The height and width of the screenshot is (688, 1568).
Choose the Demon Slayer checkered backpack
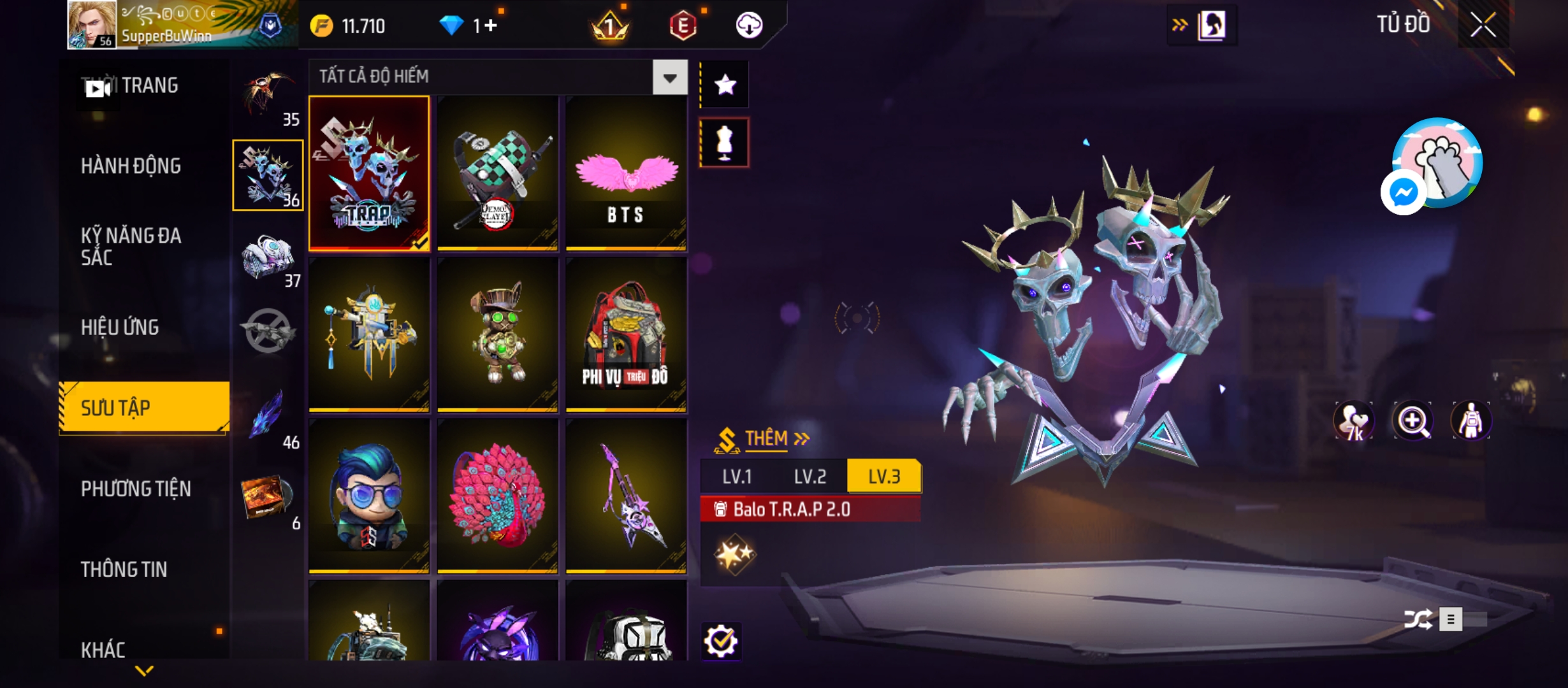coord(498,173)
